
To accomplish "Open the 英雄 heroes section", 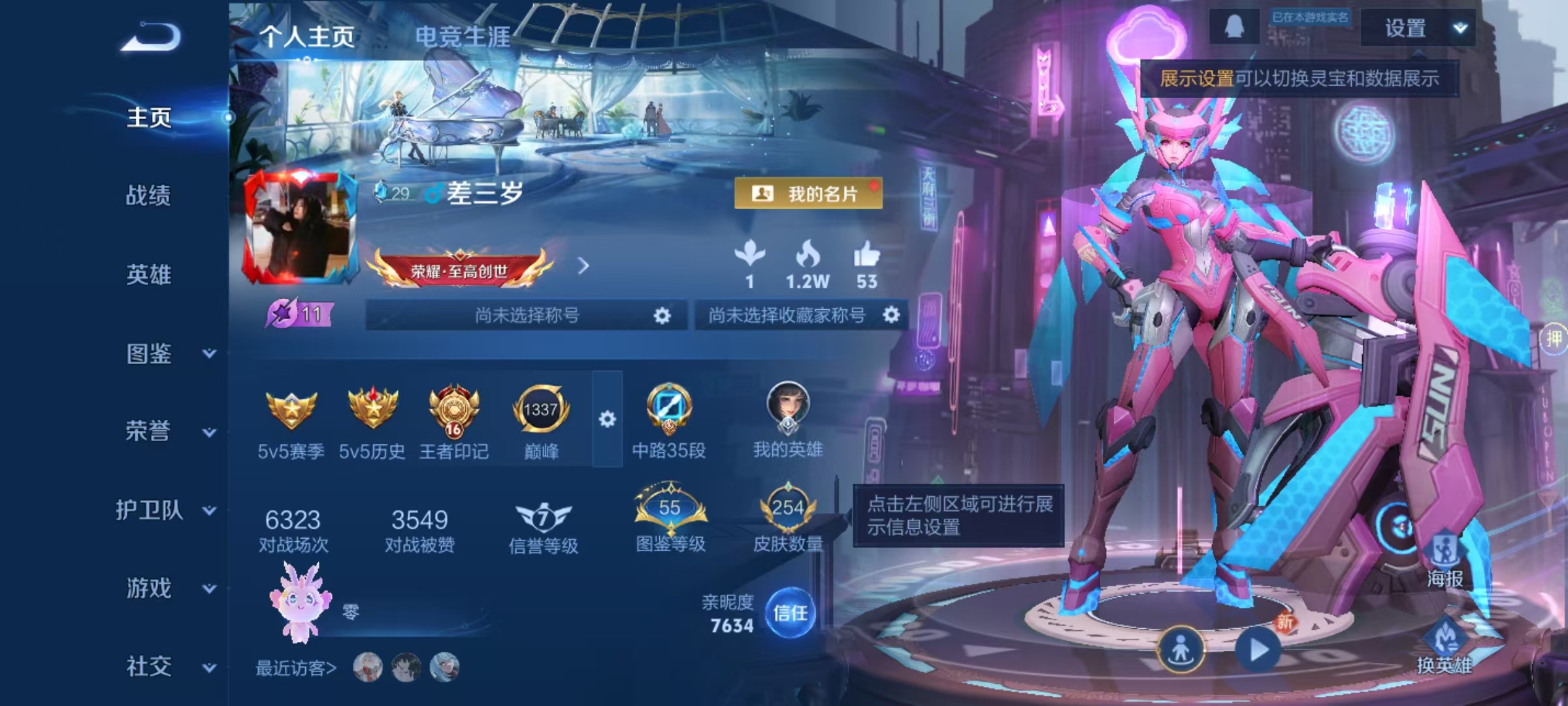I will (x=148, y=275).
